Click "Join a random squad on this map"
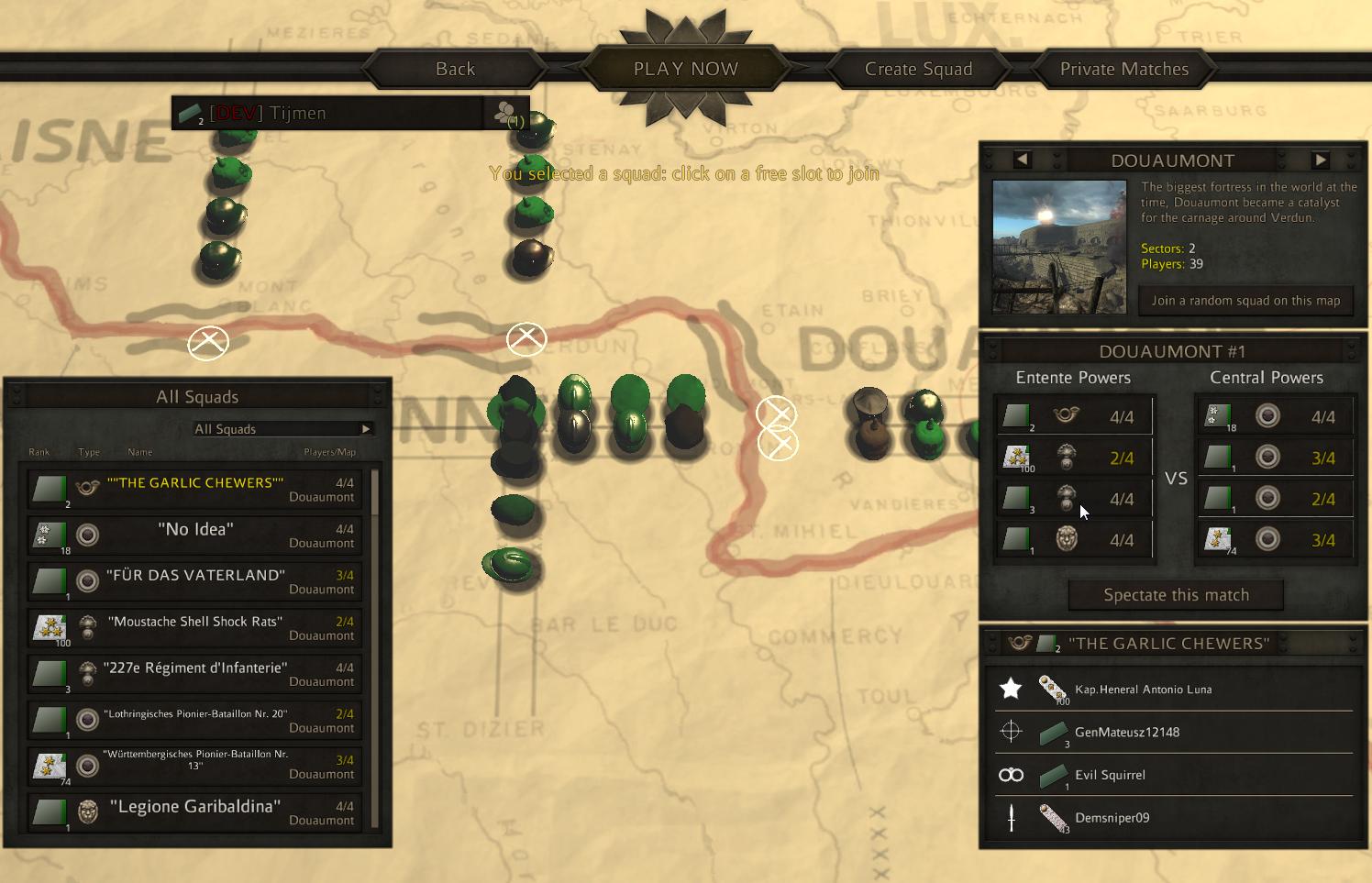This screenshot has width=1372, height=883. click(x=1245, y=300)
